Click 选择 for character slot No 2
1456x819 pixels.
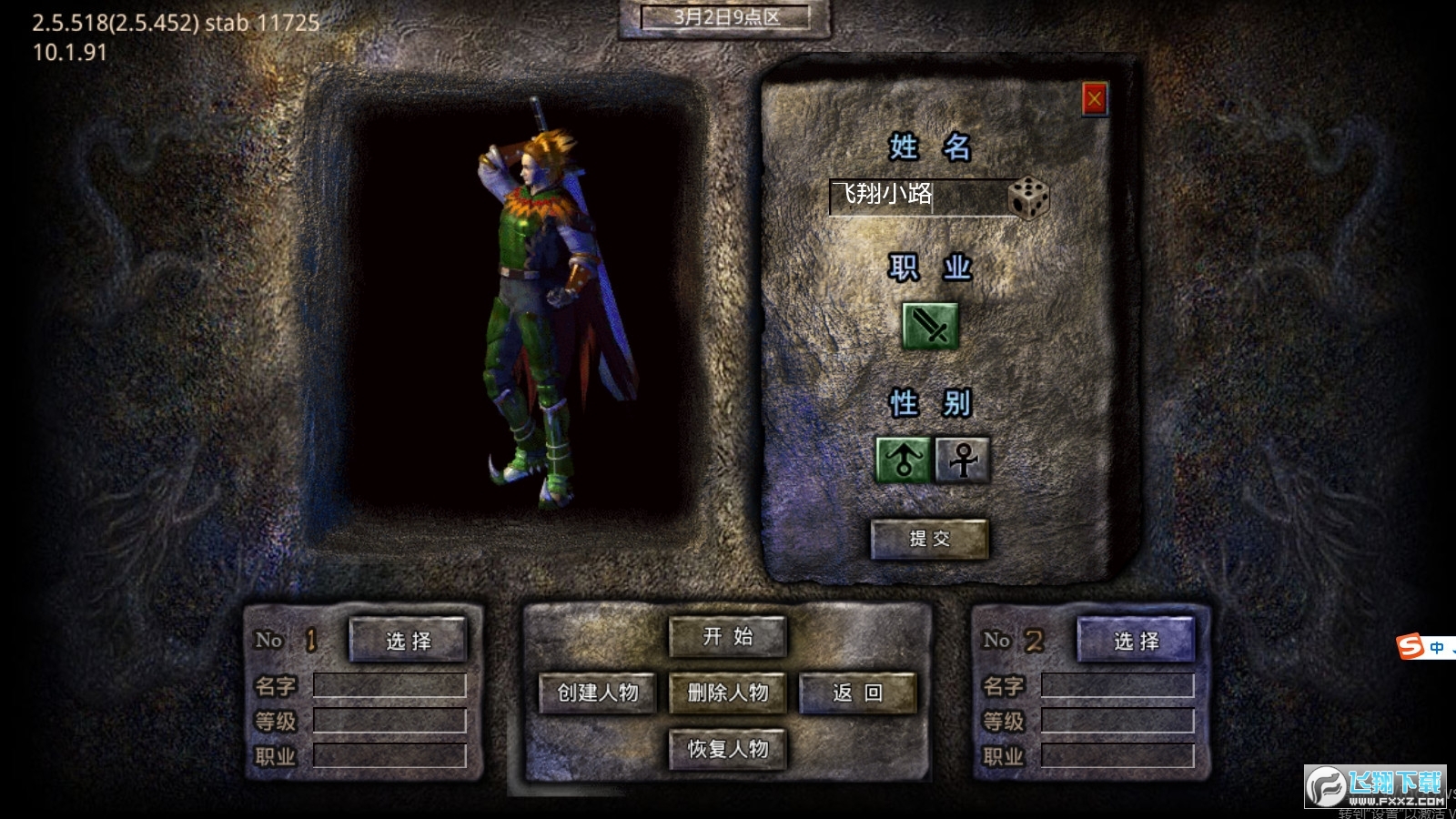click(1136, 640)
